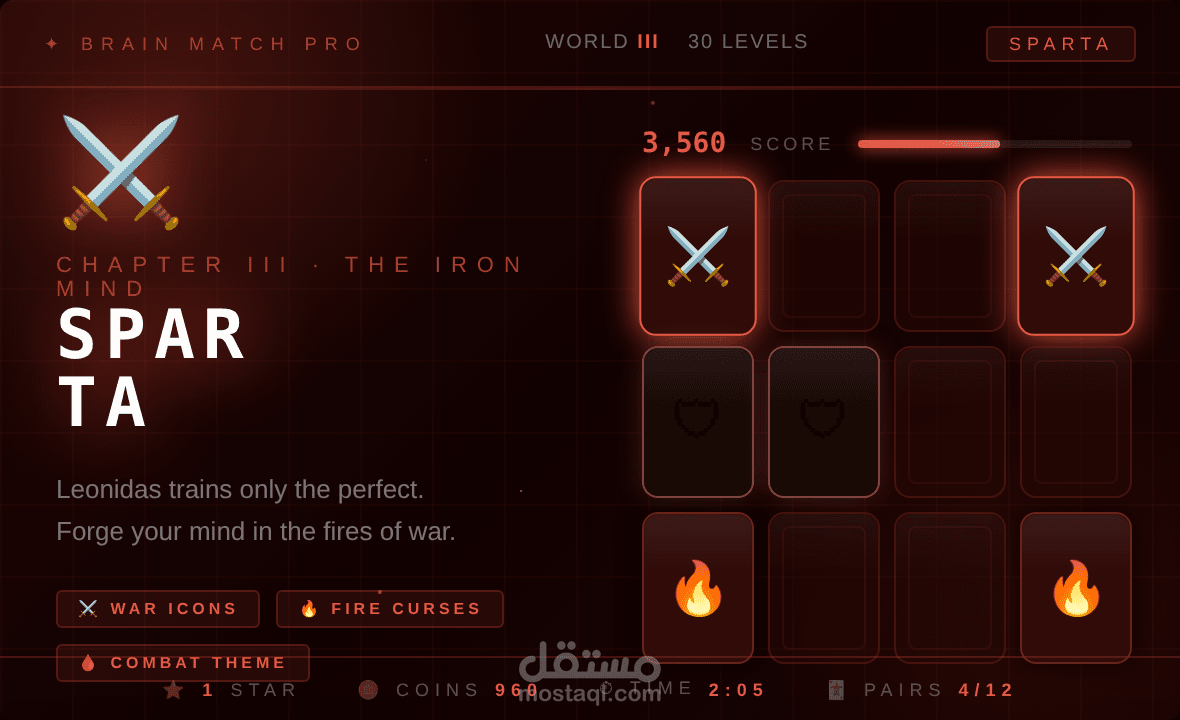Choose the FIRE CURSES tag
Image resolution: width=1180 pixels, height=720 pixels.
(390, 608)
